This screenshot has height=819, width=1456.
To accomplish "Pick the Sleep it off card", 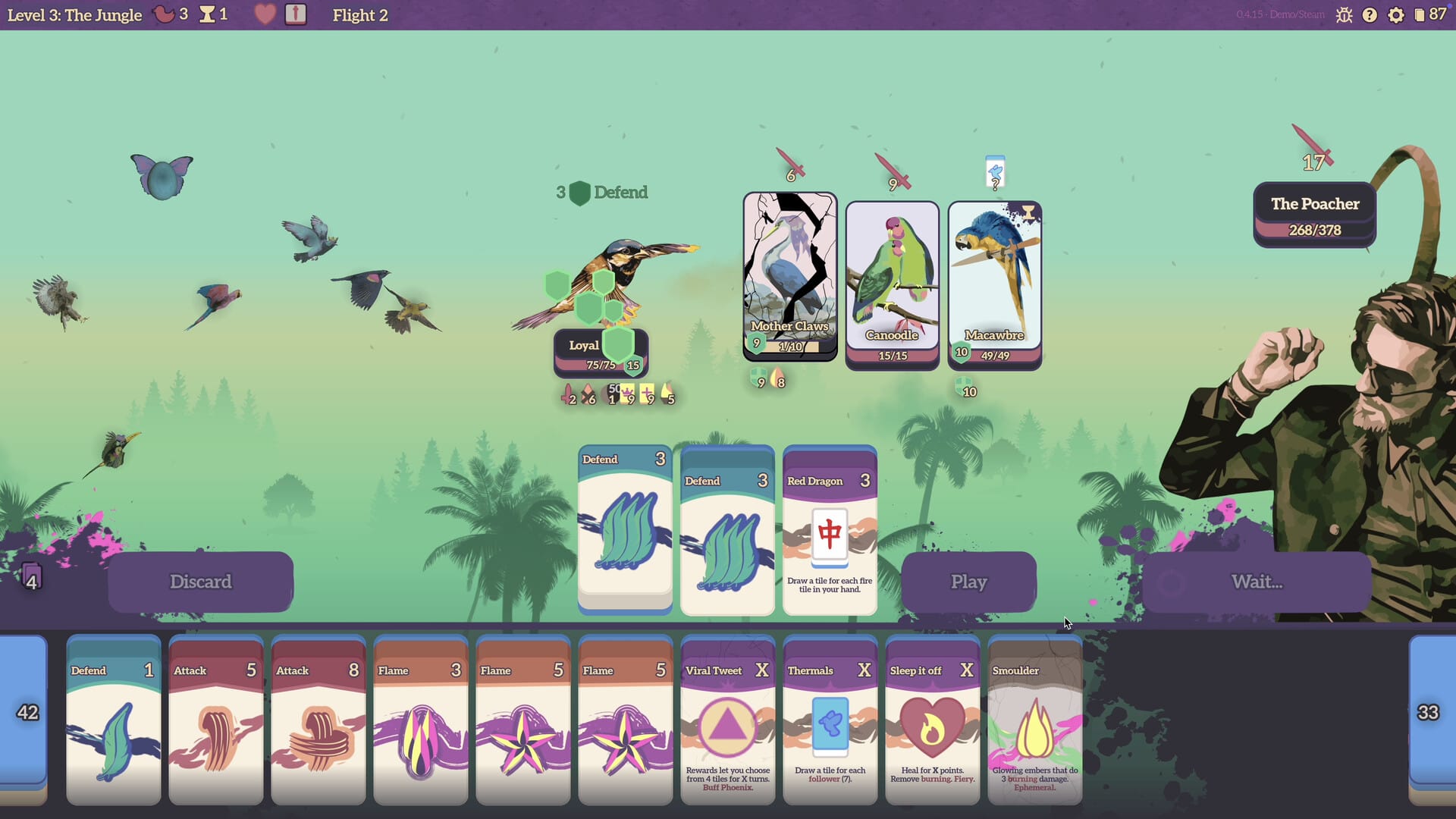I will [x=933, y=720].
